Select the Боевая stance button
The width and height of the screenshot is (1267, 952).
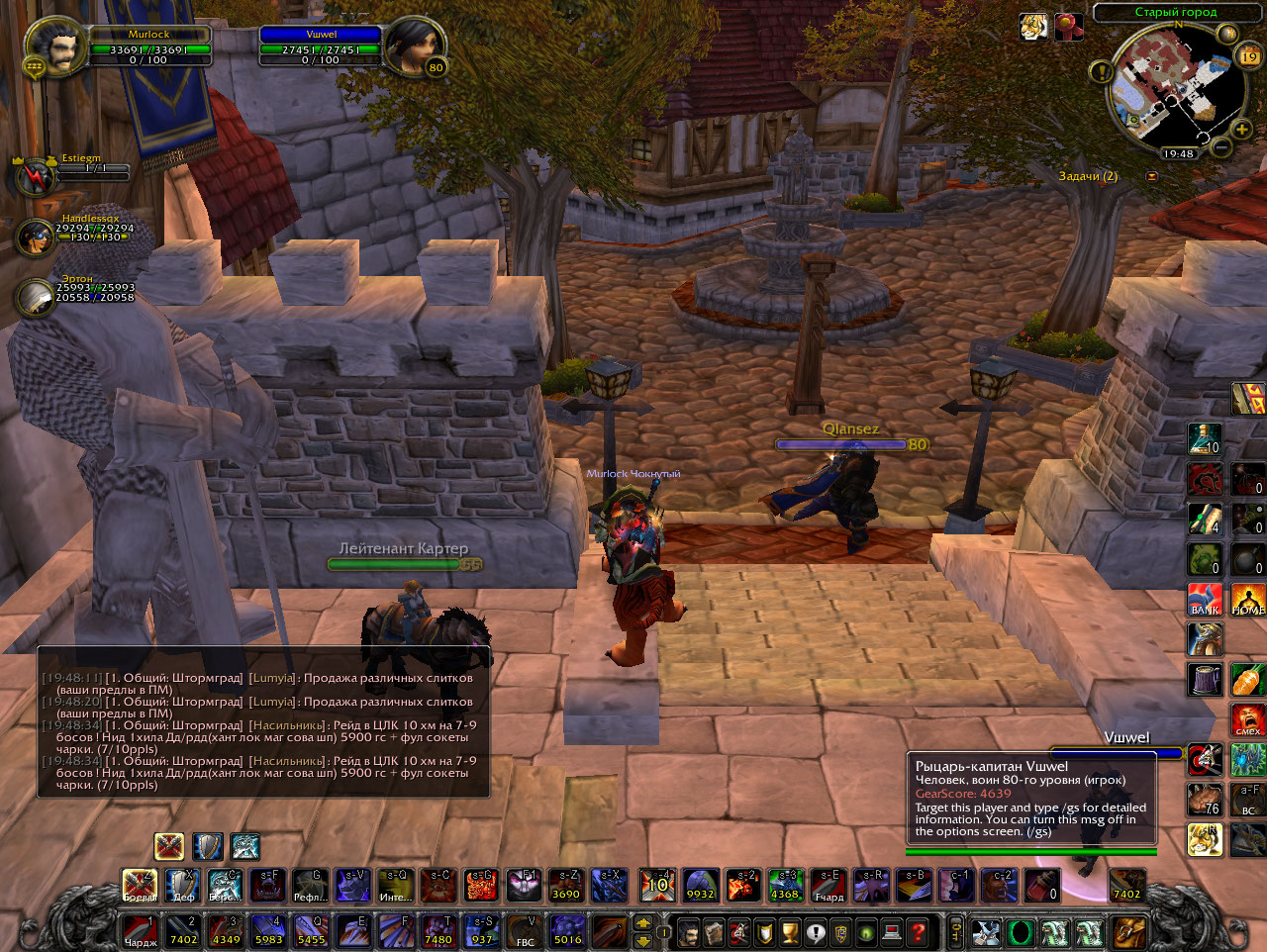(140, 885)
